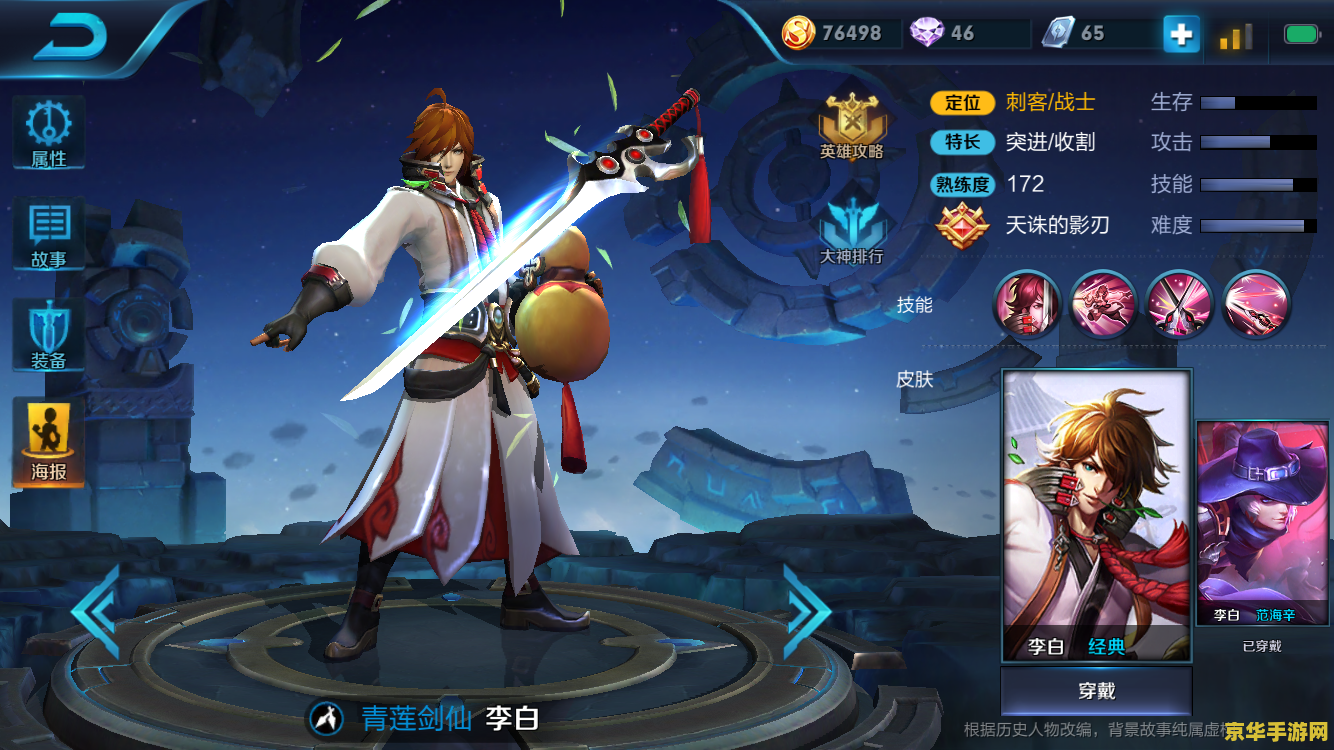Click the blue plus button to add currency
The width and height of the screenshot is (1334, 750).
[x=1181, y=35]
